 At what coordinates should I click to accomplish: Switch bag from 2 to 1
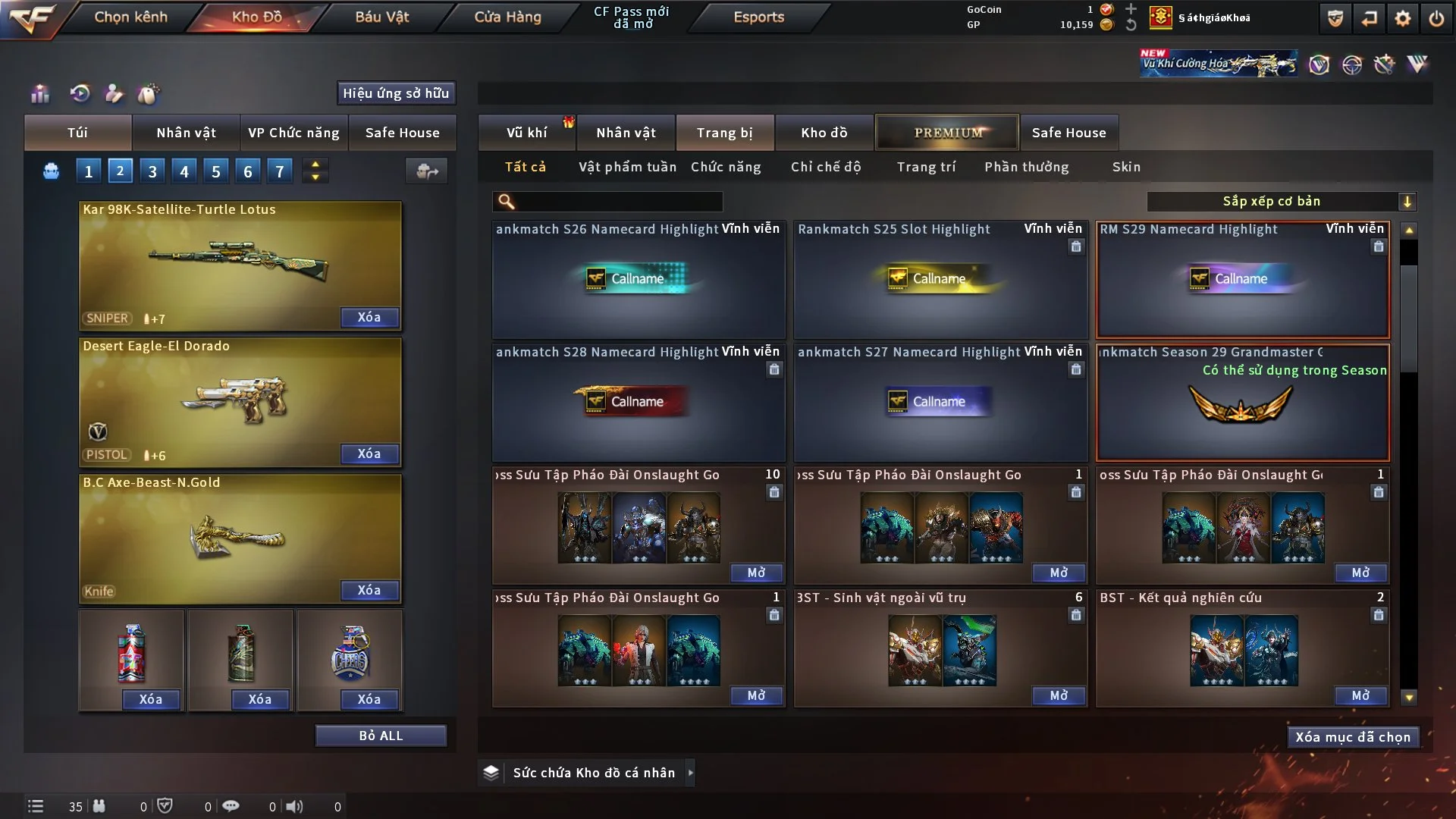88,171
